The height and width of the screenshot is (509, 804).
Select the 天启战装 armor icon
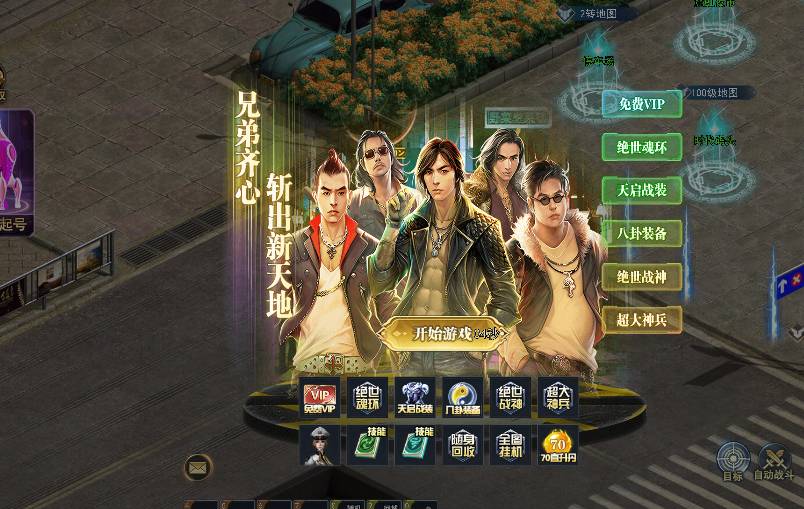[415, 396]
